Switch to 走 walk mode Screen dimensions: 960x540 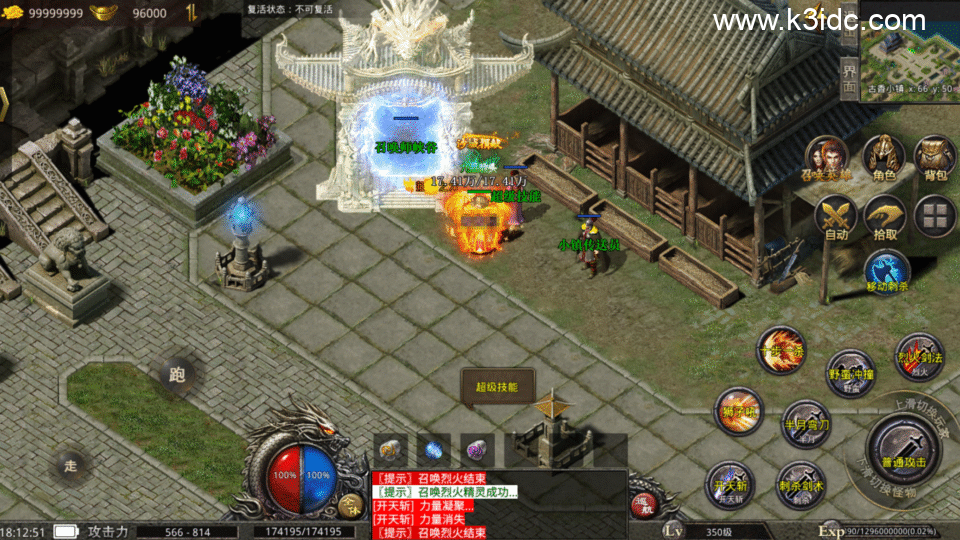point(70,465)
